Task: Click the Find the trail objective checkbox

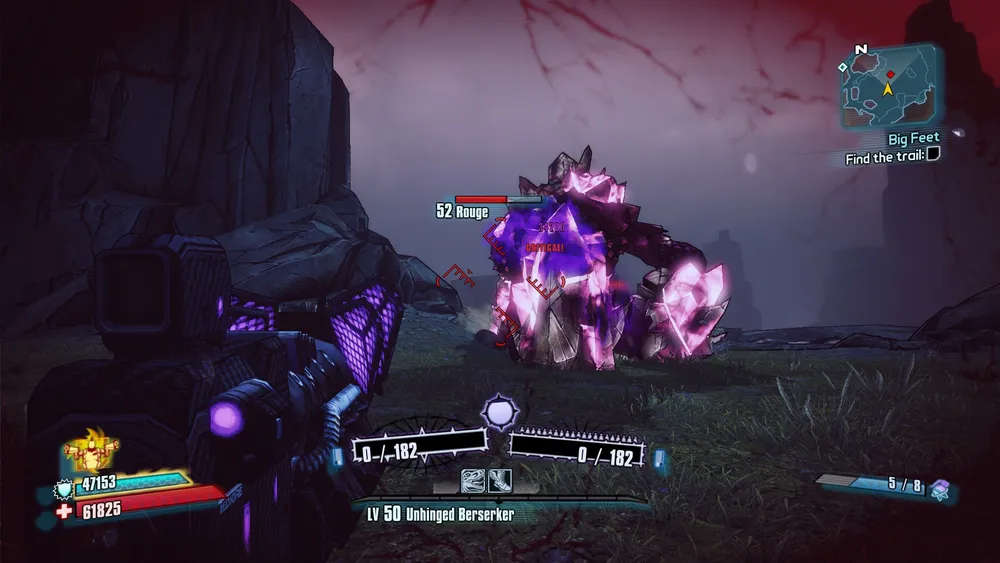Action: (933, 155)
